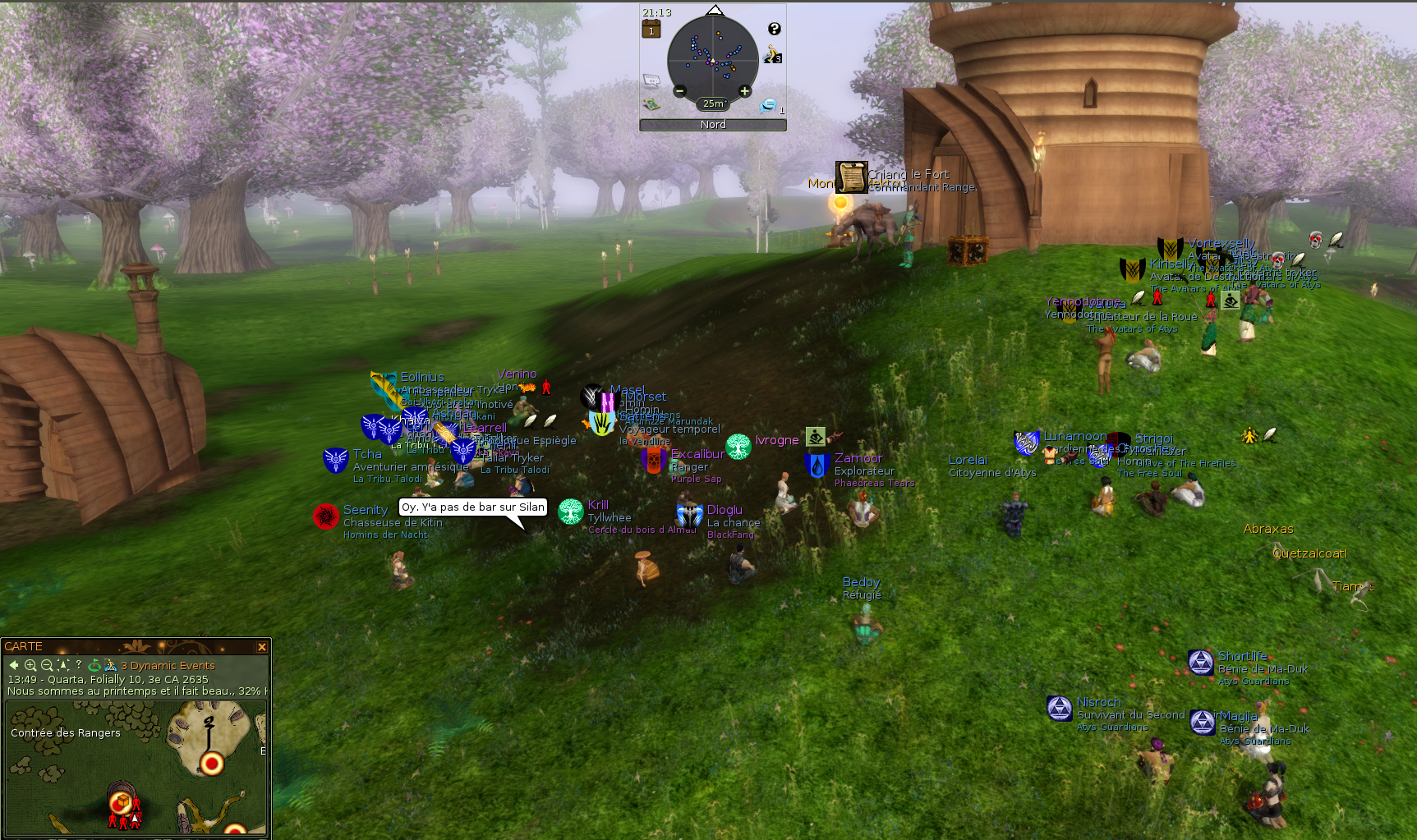Go back with the map's left arrow

tap(14, 665)
